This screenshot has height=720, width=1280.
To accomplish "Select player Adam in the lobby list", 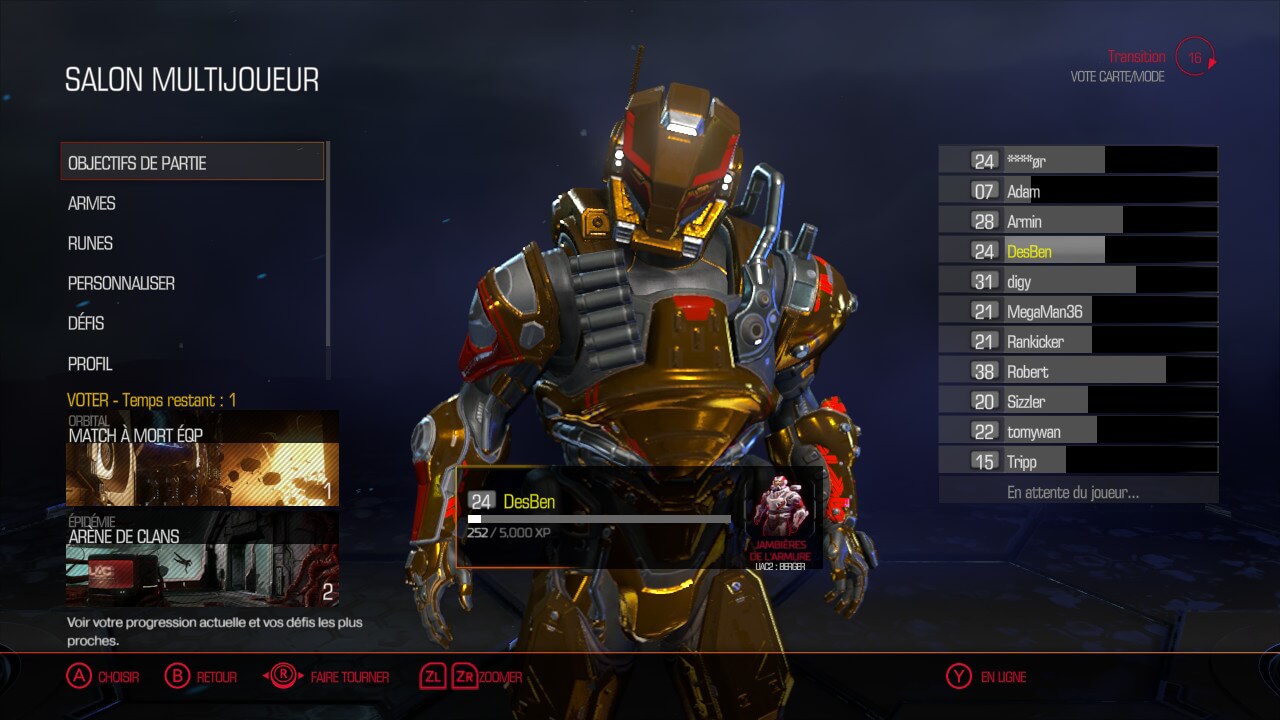I will [1077, 190].
